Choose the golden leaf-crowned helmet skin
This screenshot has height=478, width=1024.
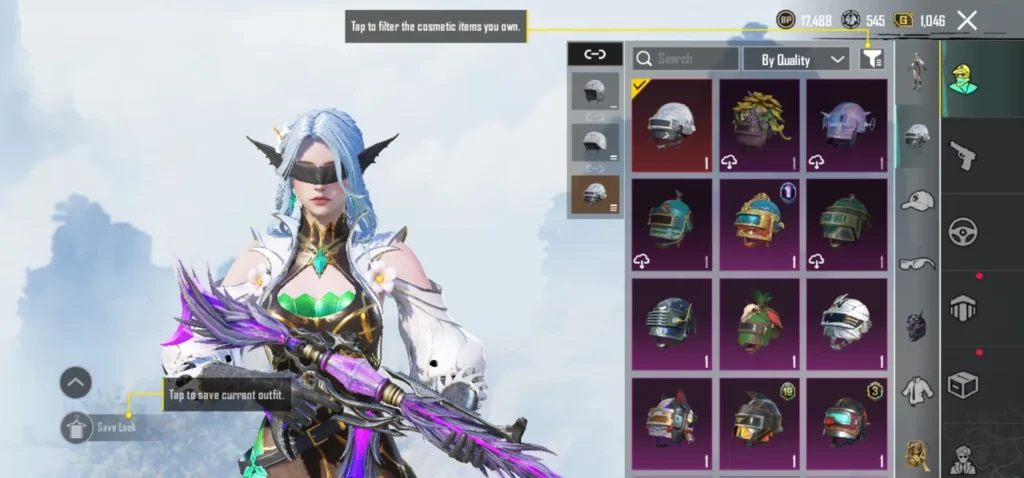point(759,125)
